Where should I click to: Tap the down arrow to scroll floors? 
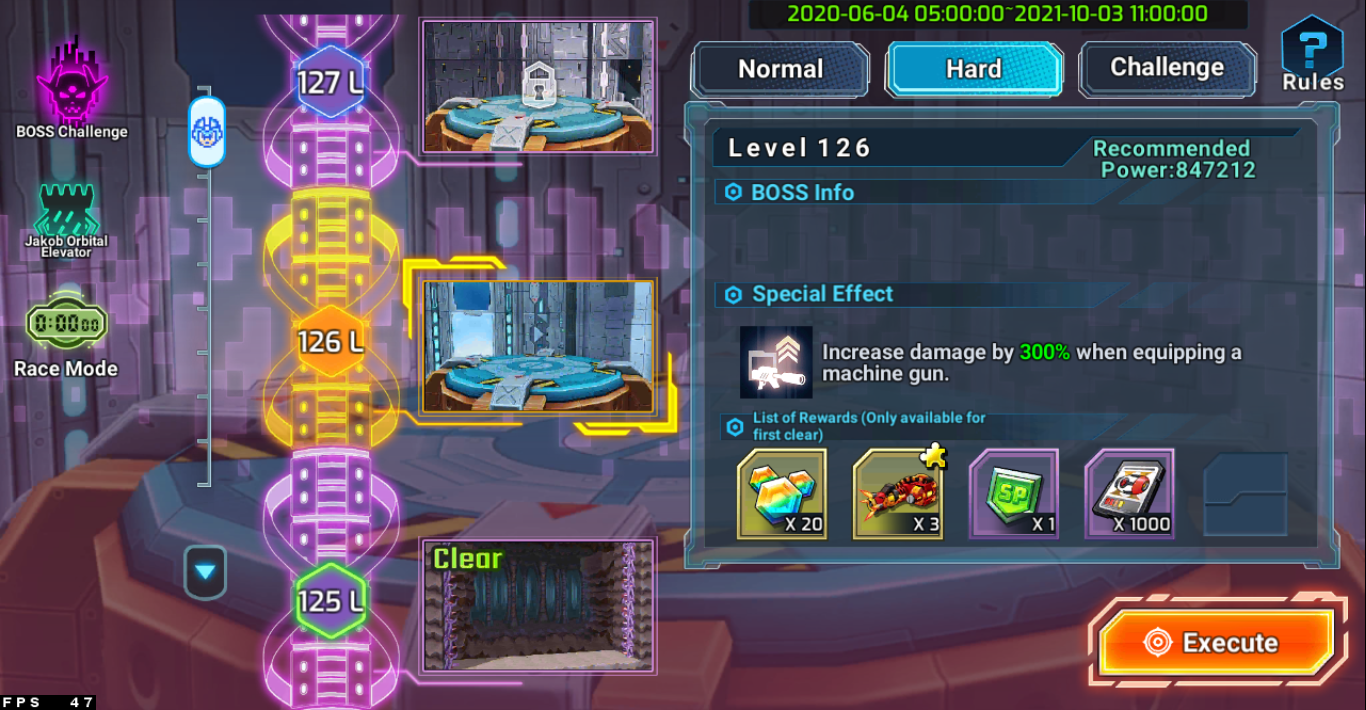[x=205, y=572]
